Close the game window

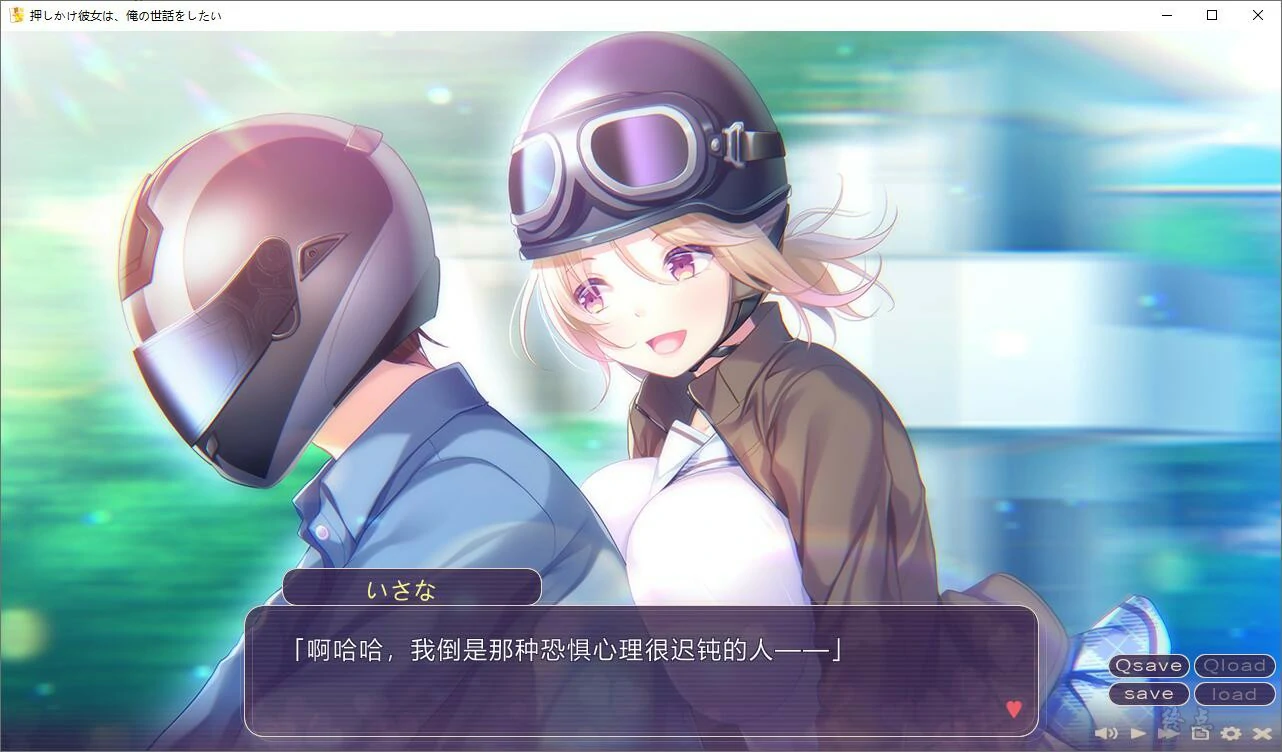(x=1257, y=15)
